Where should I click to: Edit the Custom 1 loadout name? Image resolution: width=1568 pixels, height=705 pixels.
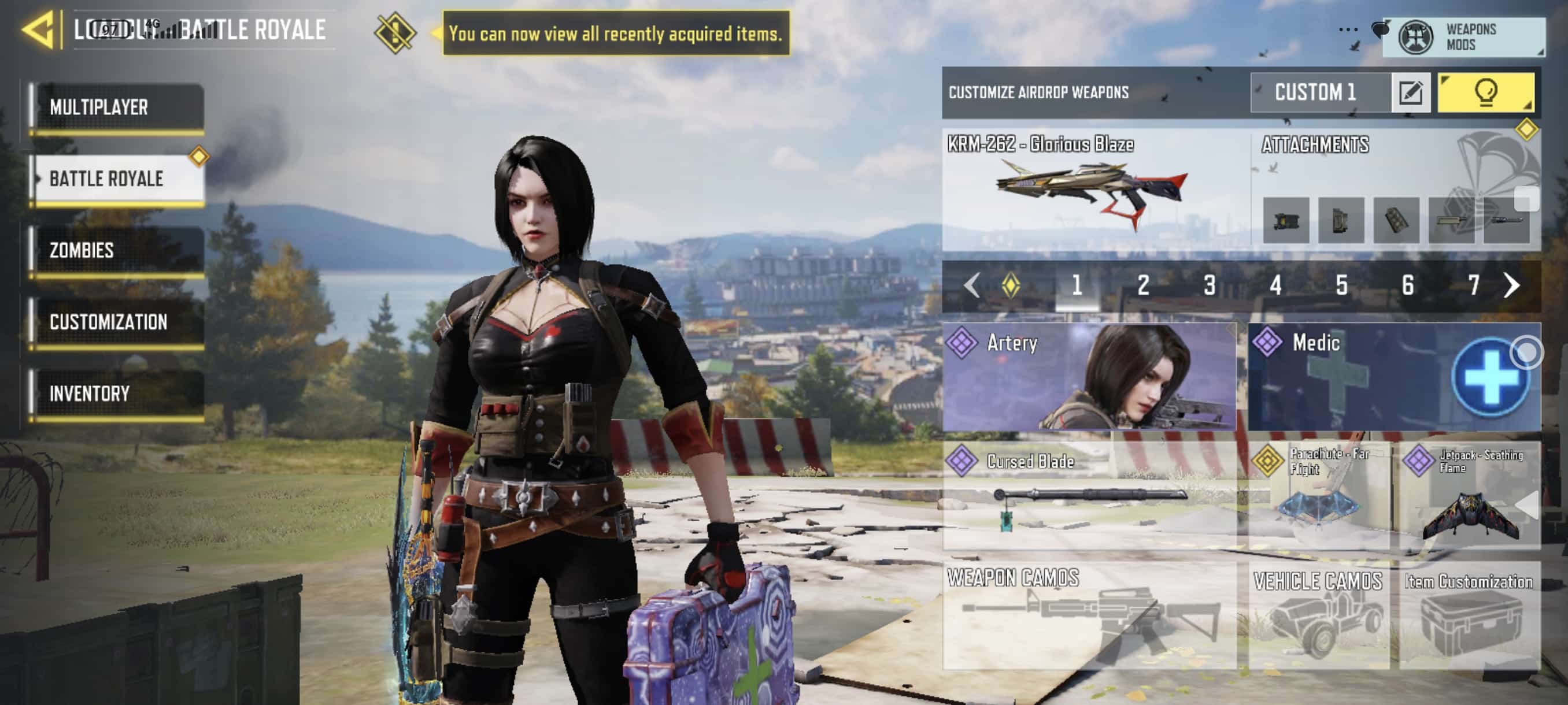click(x=1410, y=92)
